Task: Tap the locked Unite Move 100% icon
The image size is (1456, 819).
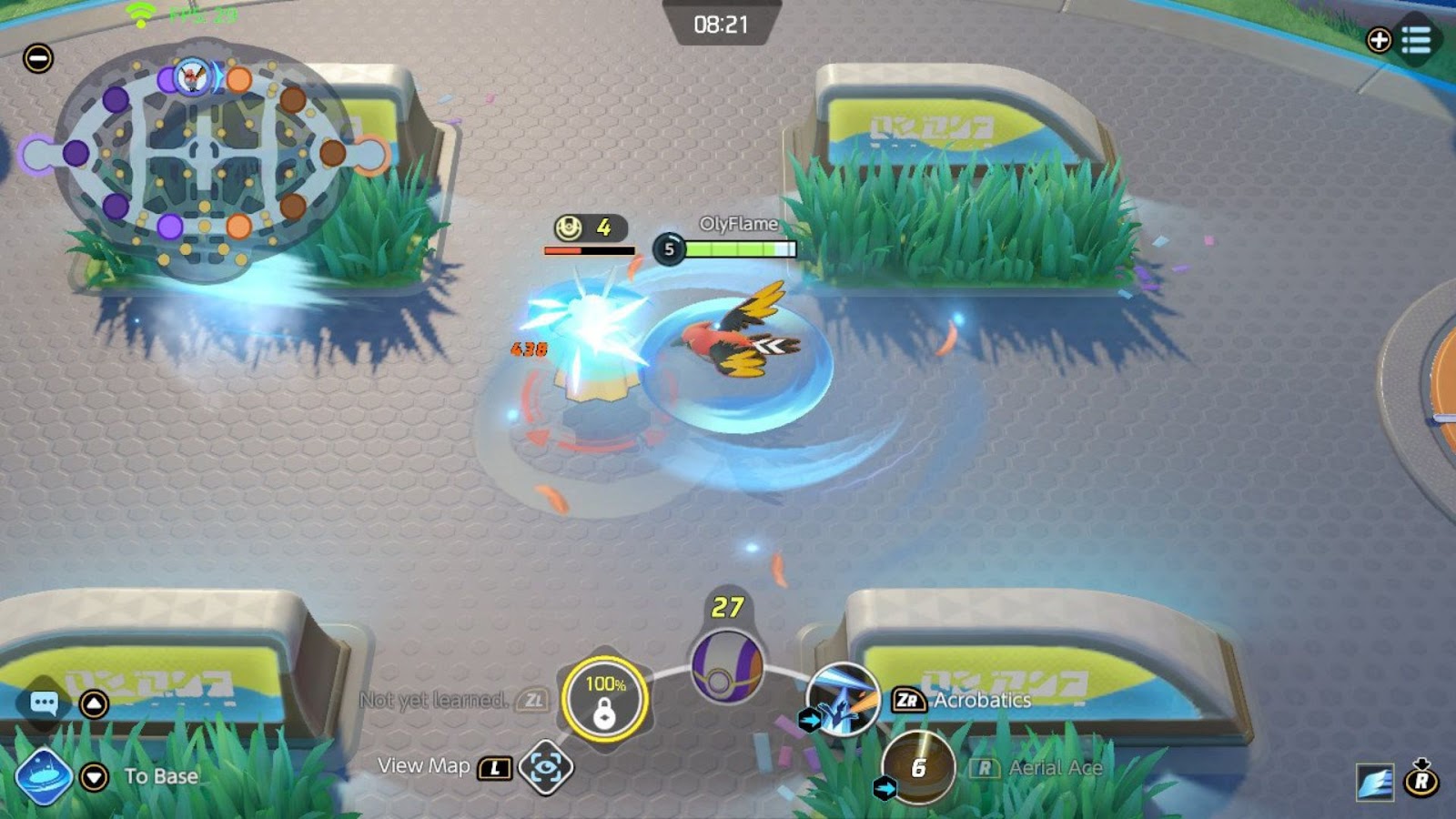Action: coord(604,699)
